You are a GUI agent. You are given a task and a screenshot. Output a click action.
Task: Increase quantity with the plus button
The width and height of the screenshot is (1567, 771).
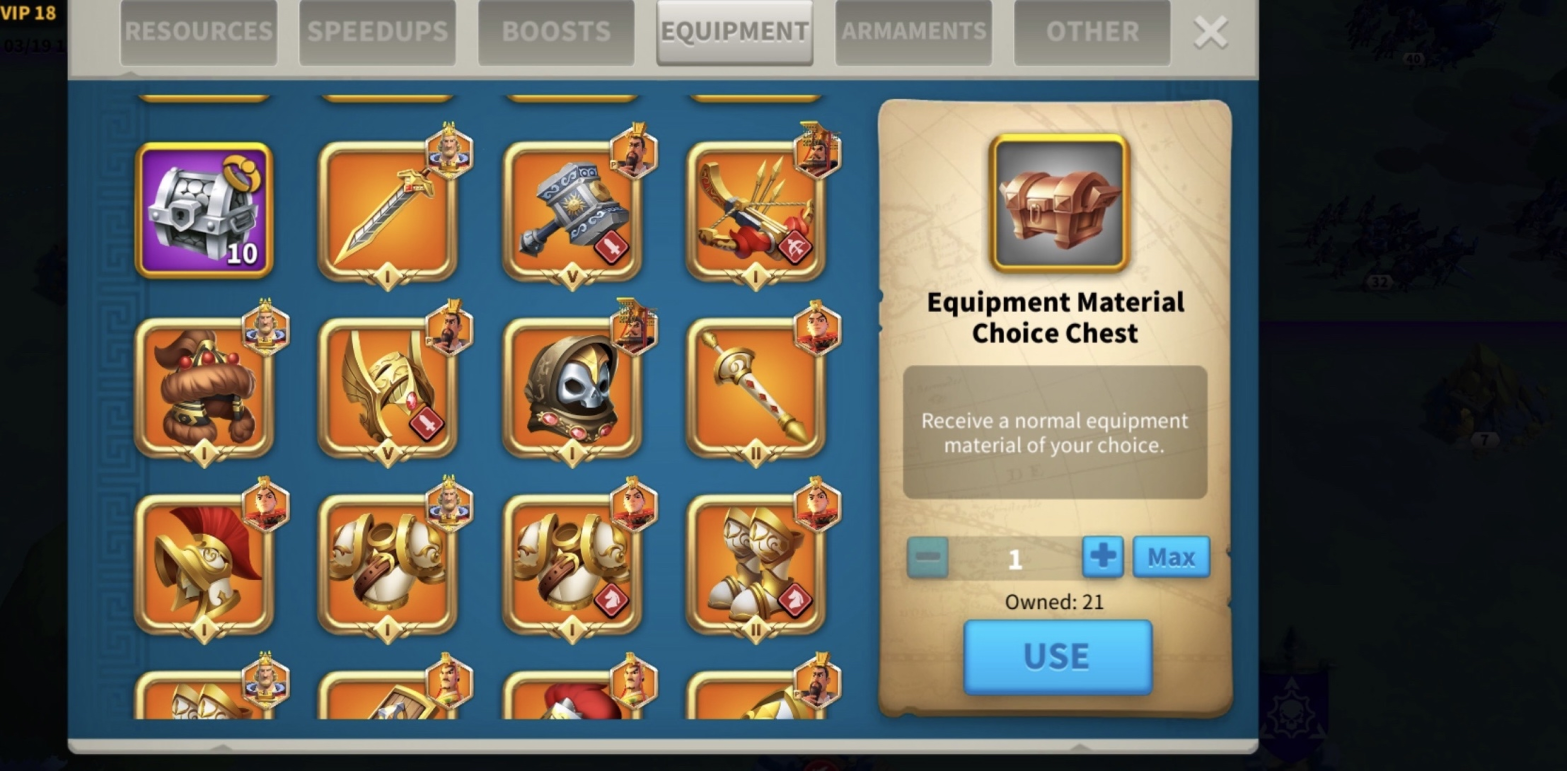(1102, 557)
